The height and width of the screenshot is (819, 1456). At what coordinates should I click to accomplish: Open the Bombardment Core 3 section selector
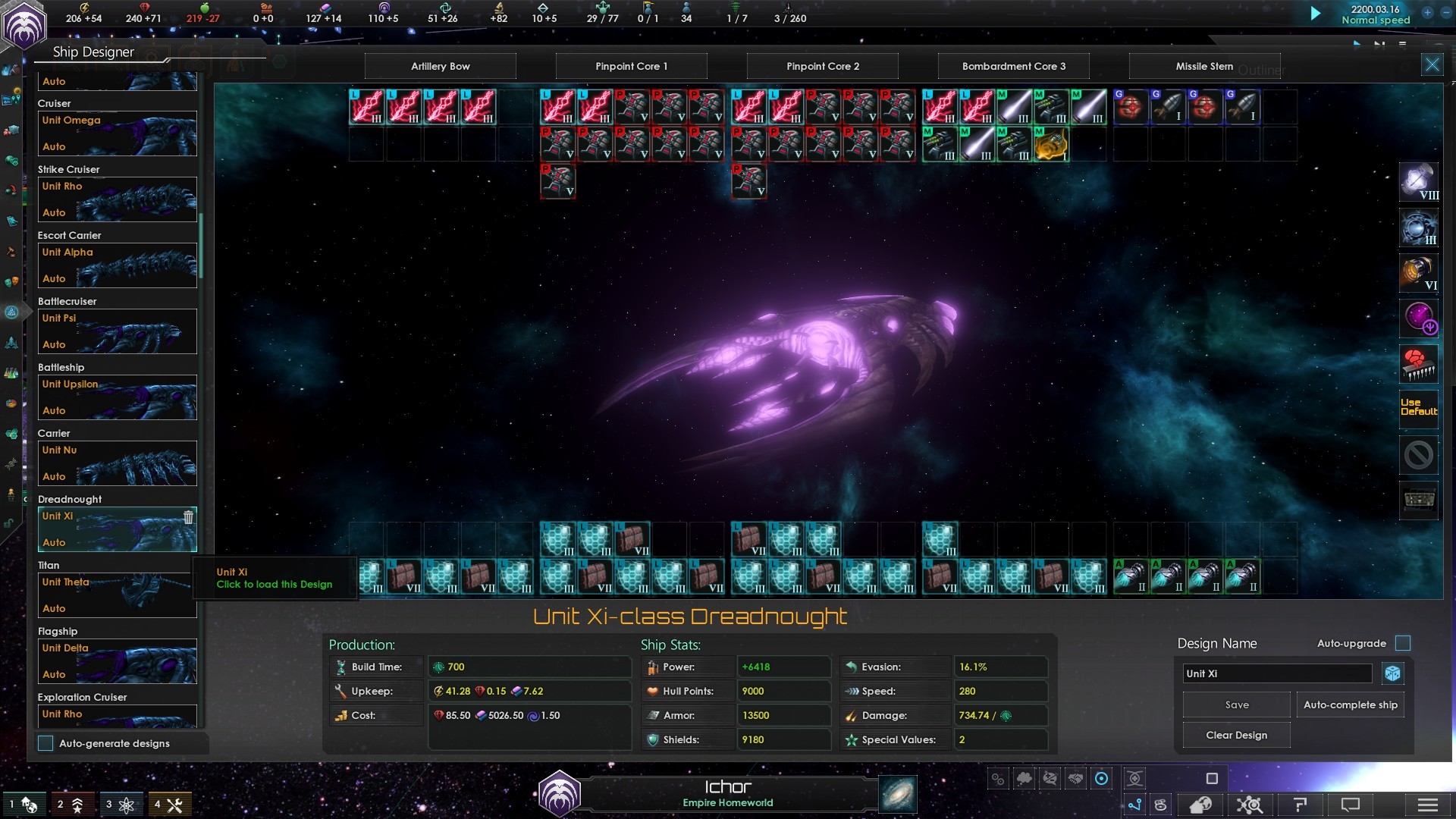click(1013, 67)
